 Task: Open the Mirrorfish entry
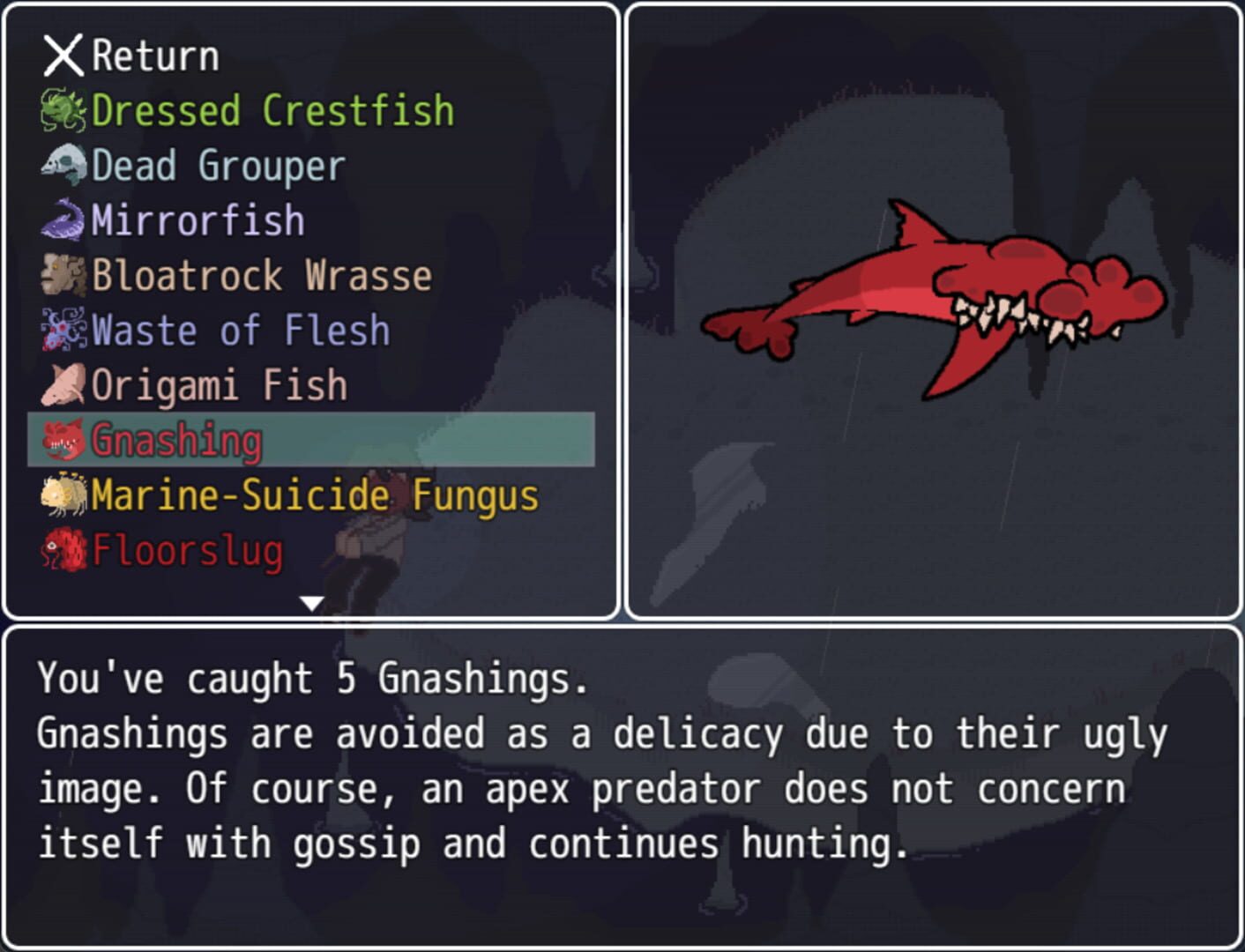coord(196,219)
